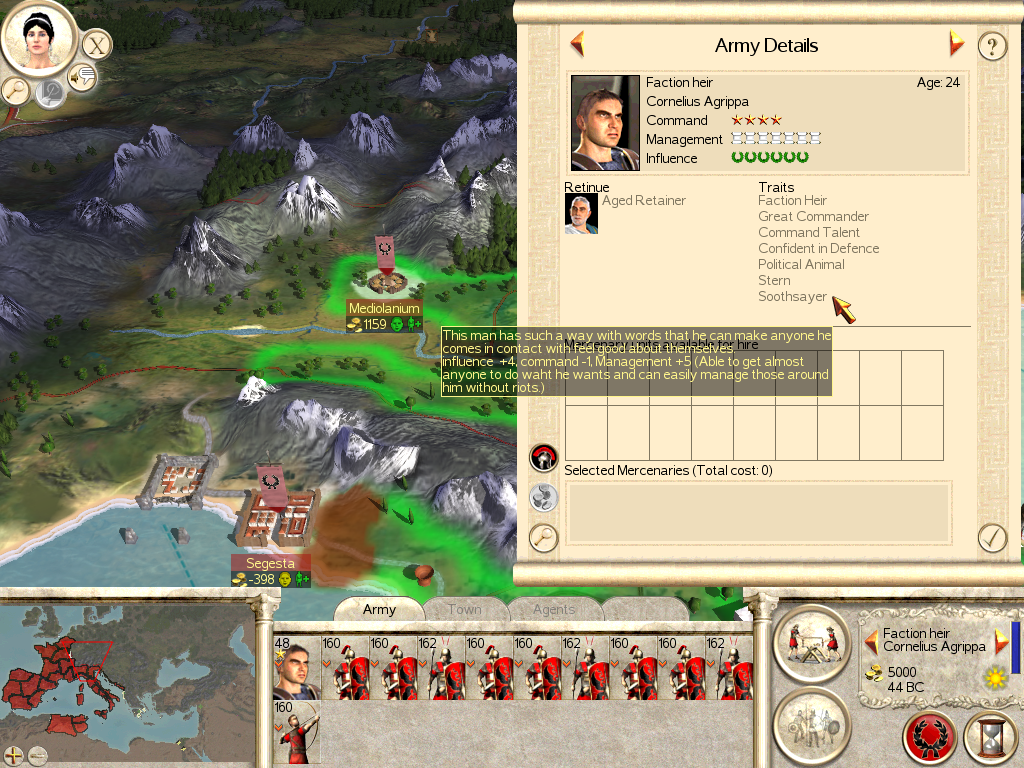Select the general's unit card
The width and height of the screenshot is (1024, 768).
pos(297,667)
